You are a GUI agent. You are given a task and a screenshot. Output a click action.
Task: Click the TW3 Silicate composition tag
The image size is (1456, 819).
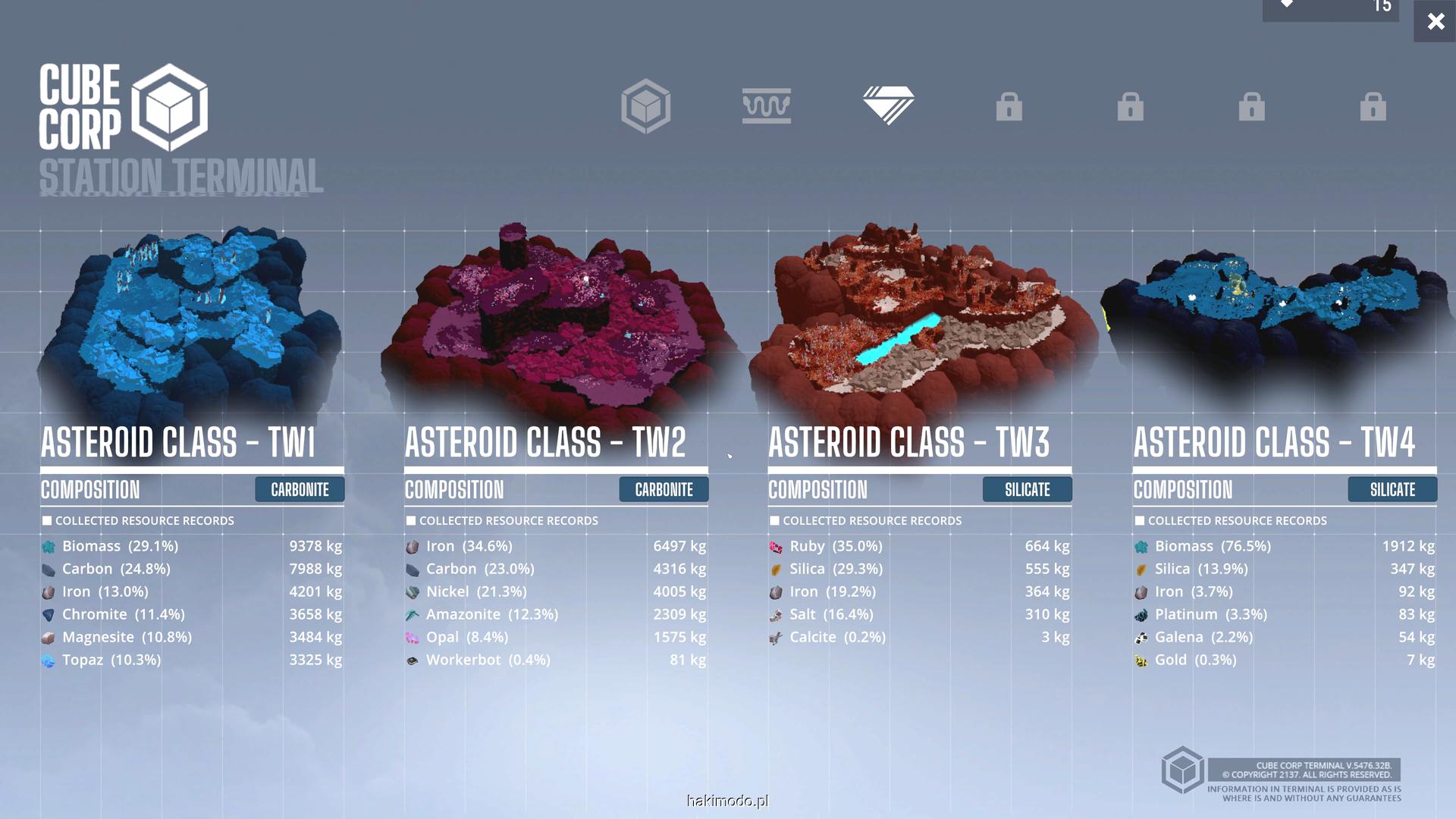[1028, 490]
